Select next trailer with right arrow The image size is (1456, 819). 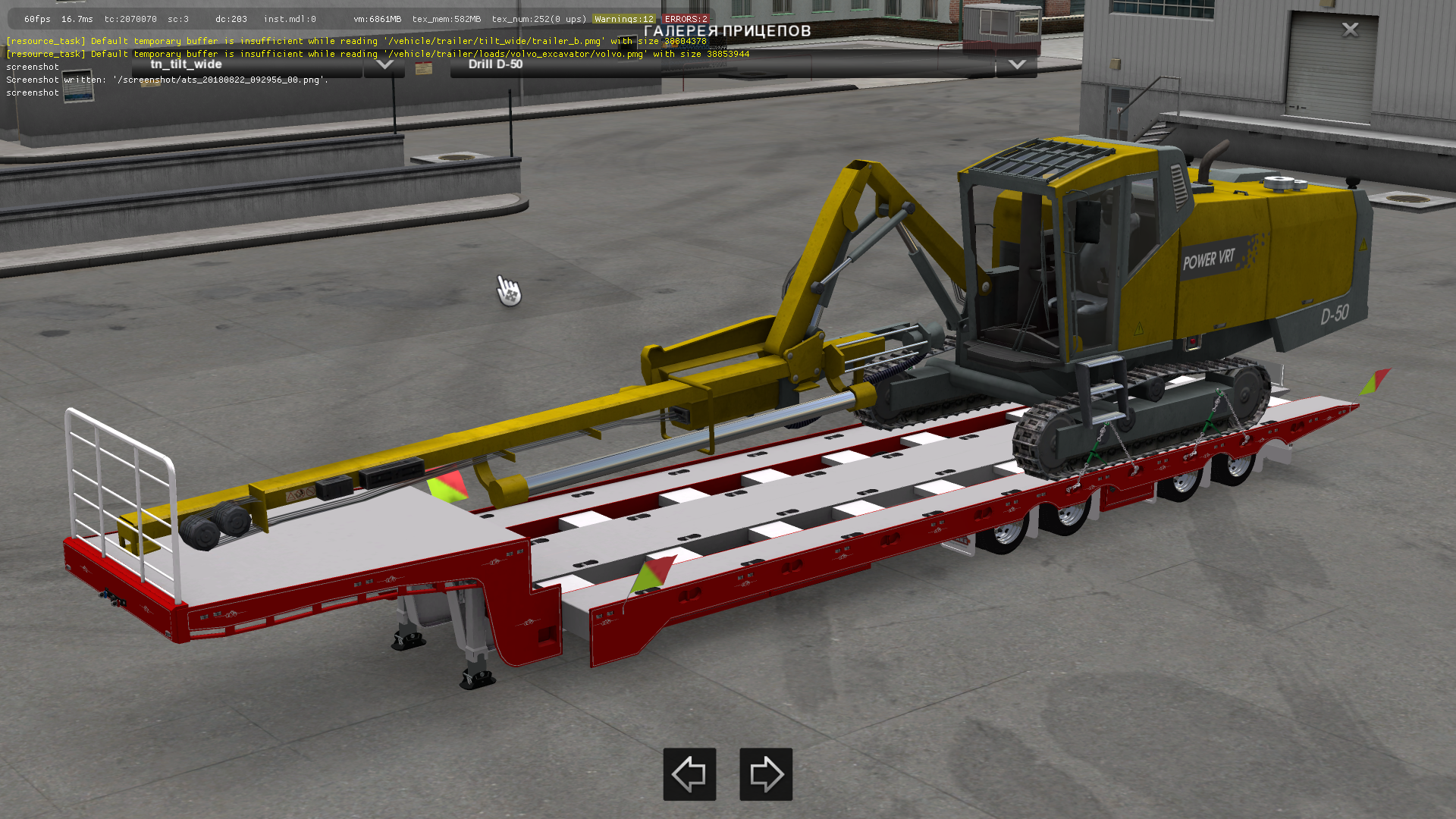click(x=765, y=774)
